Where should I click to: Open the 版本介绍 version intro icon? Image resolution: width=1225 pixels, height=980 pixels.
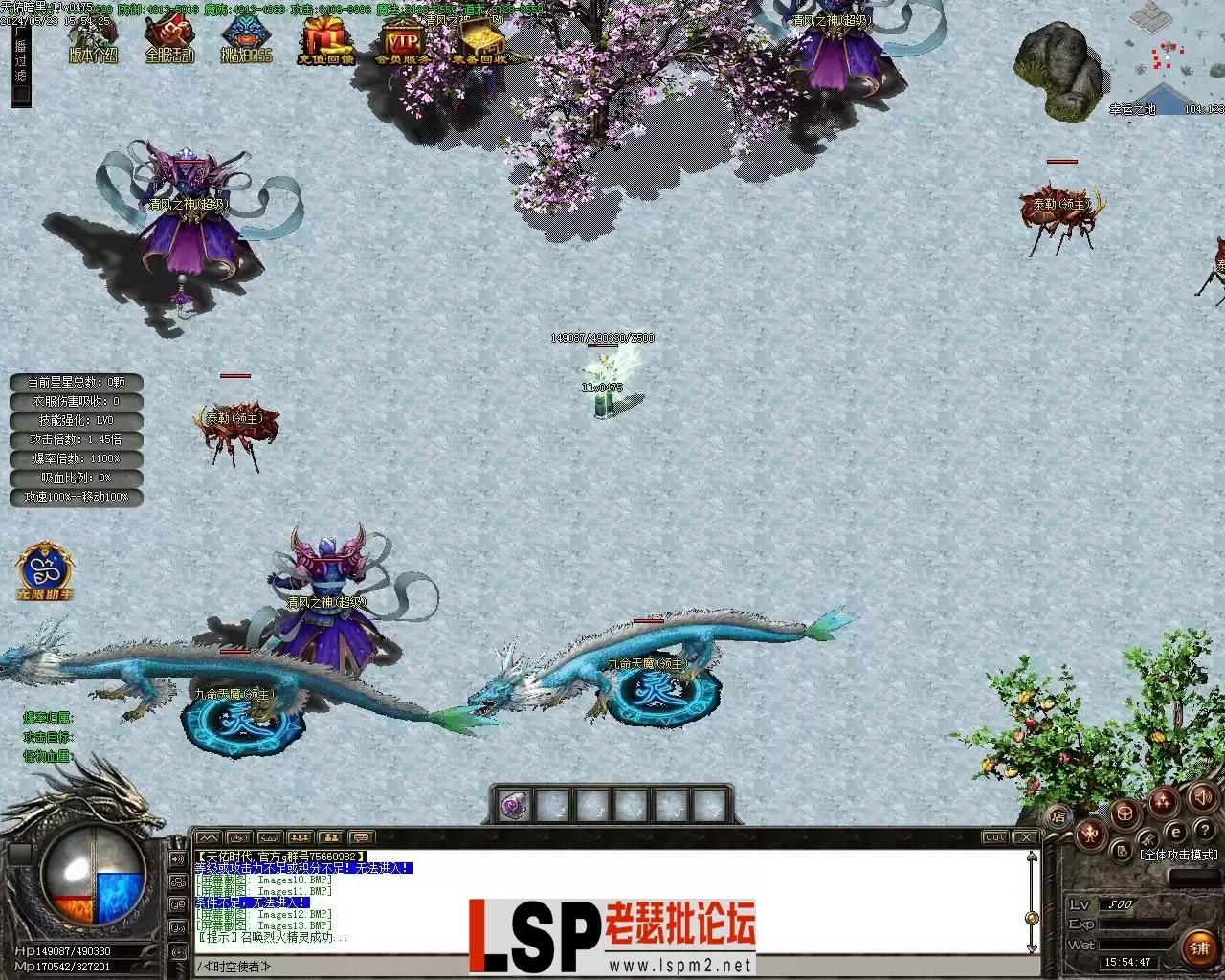pos(93,41)
